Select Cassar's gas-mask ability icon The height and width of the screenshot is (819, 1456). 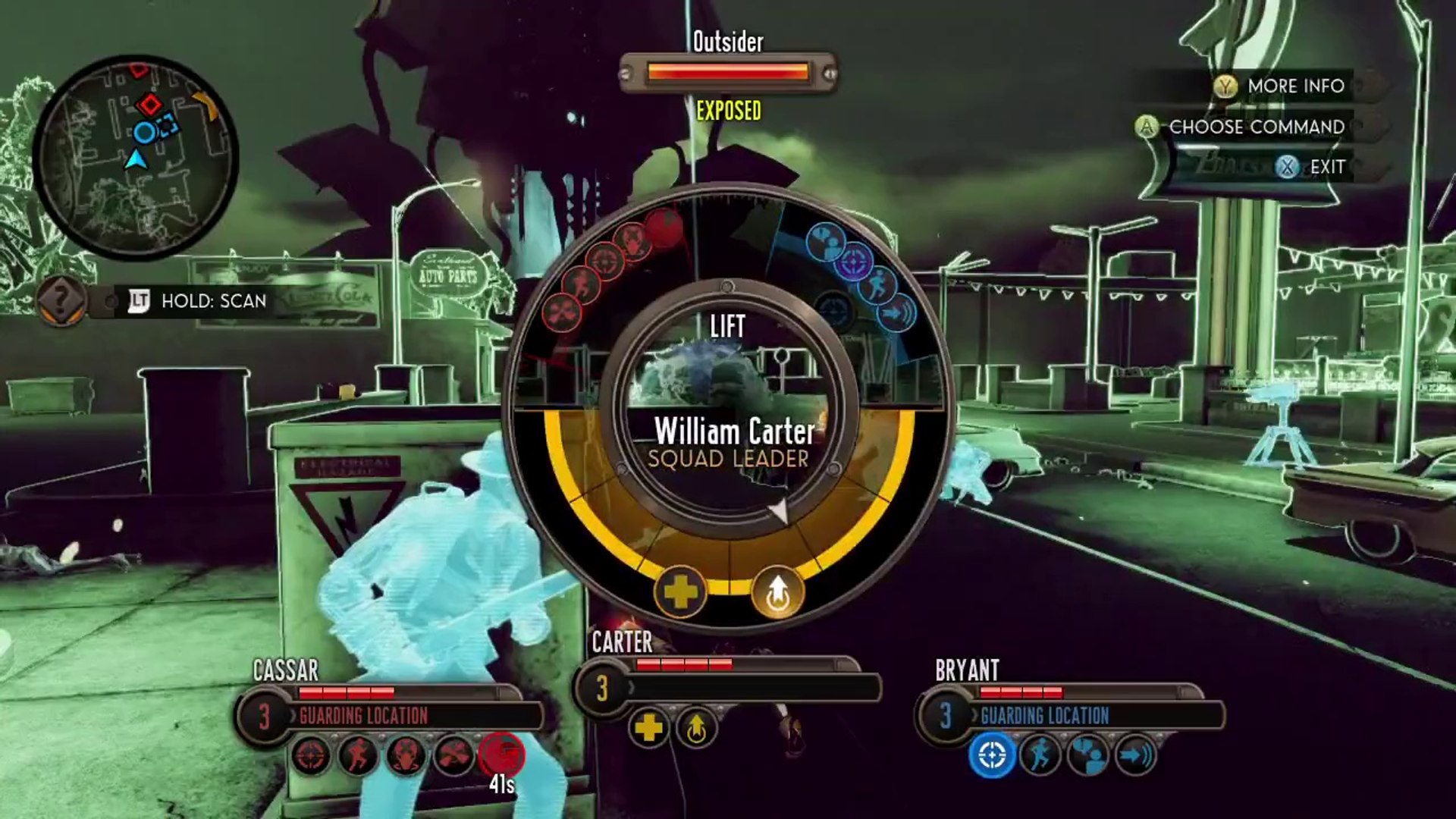pos(406,755)
